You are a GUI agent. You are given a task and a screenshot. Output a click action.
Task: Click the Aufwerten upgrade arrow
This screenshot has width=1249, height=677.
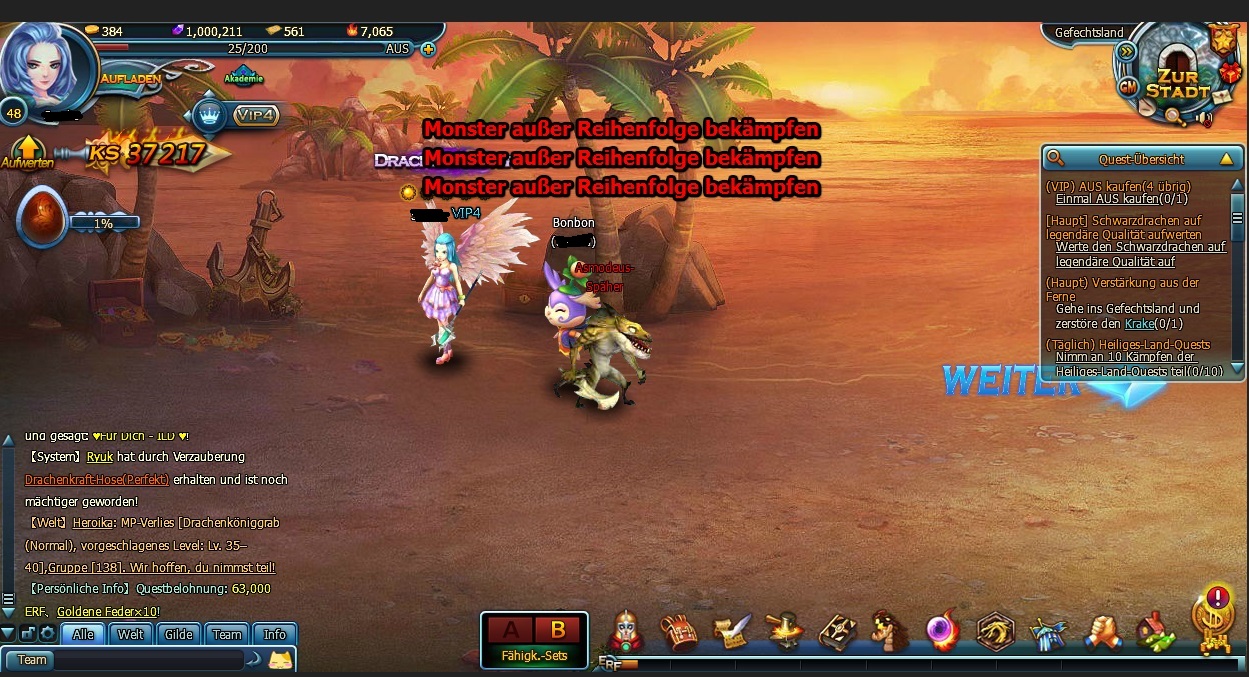pos(27,151)
